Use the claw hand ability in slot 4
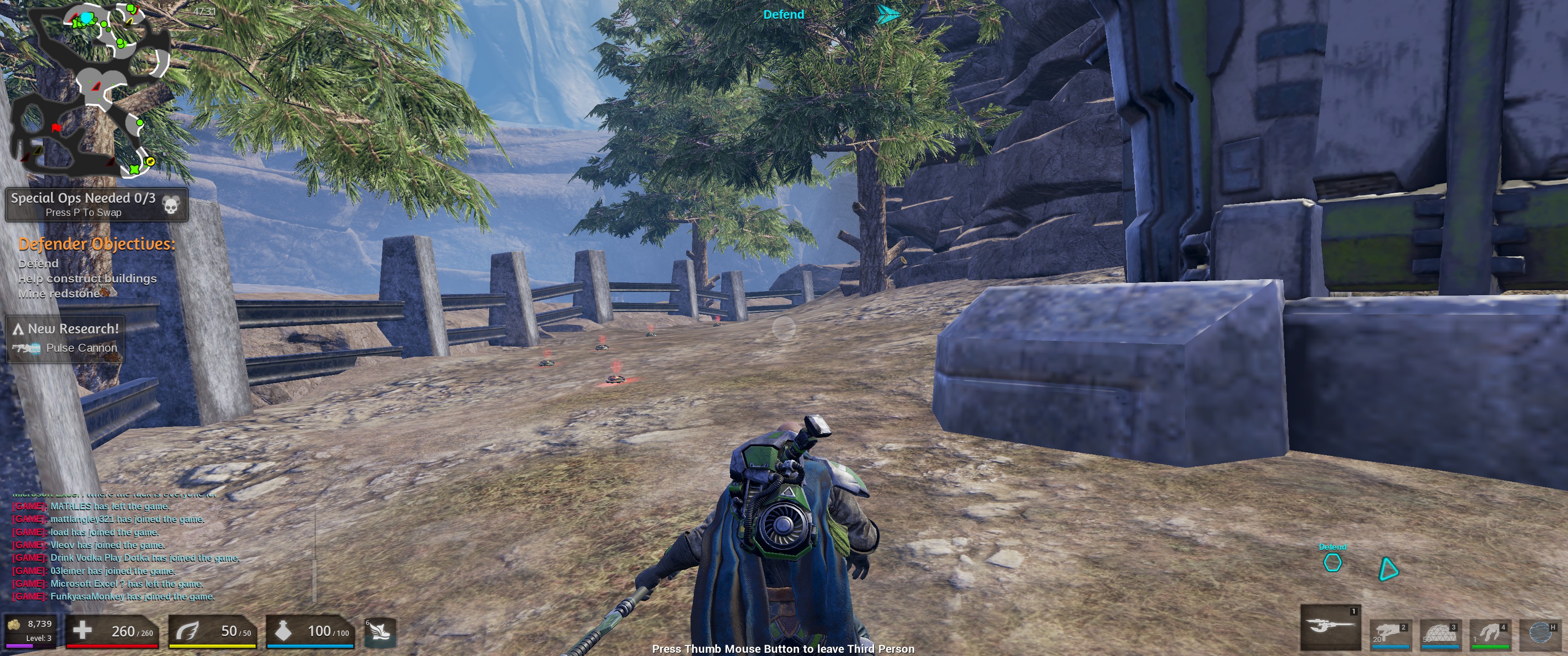 pyautogui.click(x=1490, y=635)
